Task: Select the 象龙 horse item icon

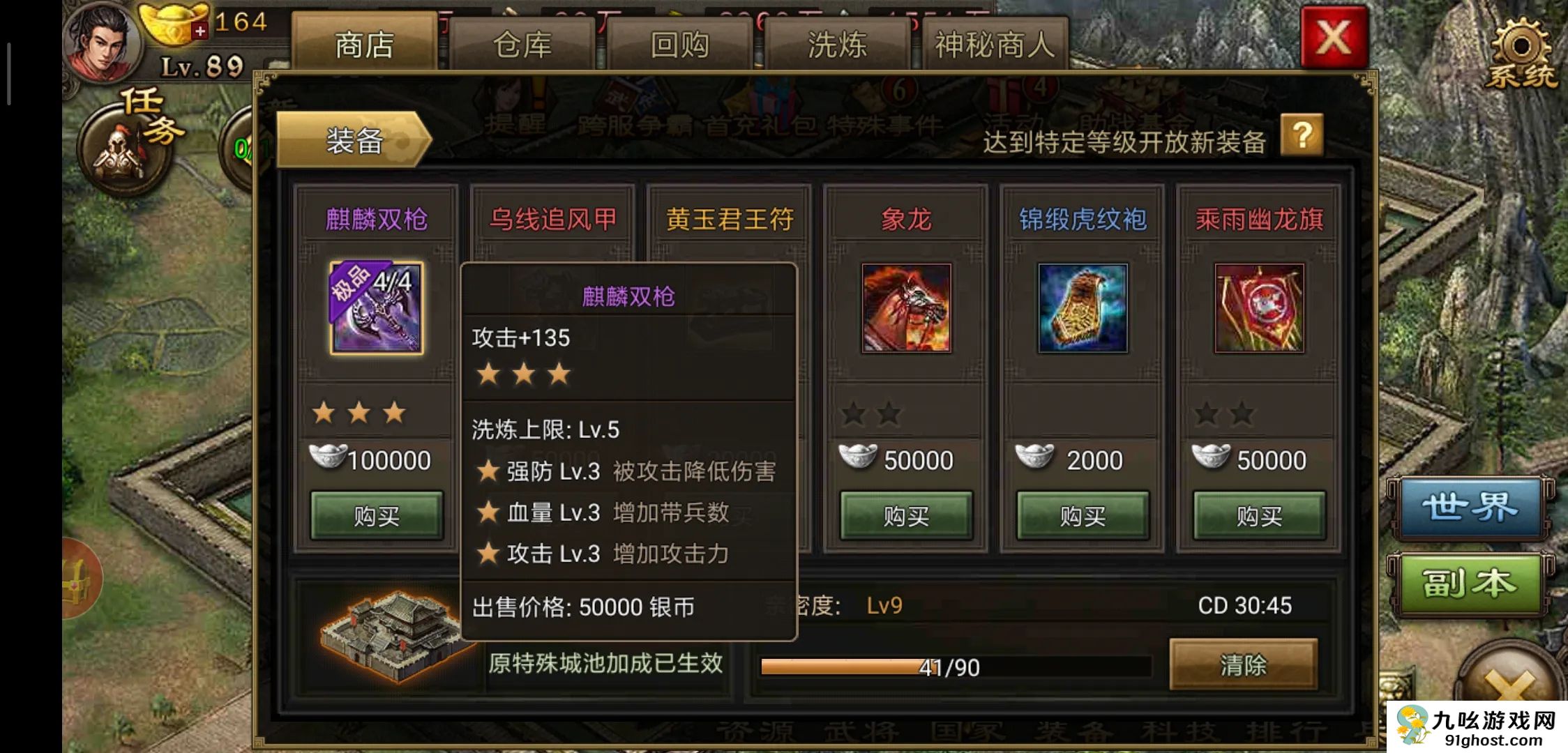Action: [x=906, y=308]
